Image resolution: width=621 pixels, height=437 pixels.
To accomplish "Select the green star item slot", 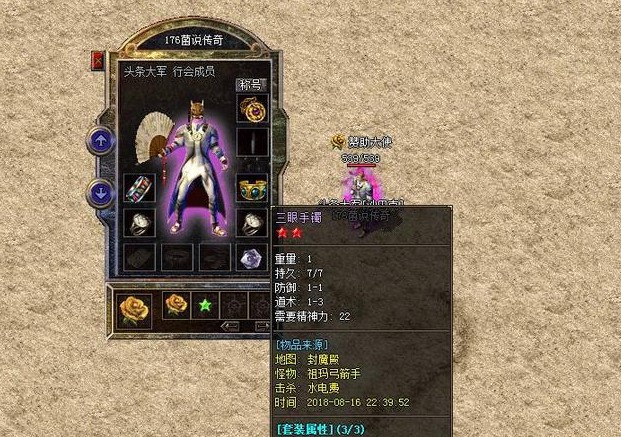I will [x=207, y=304].
